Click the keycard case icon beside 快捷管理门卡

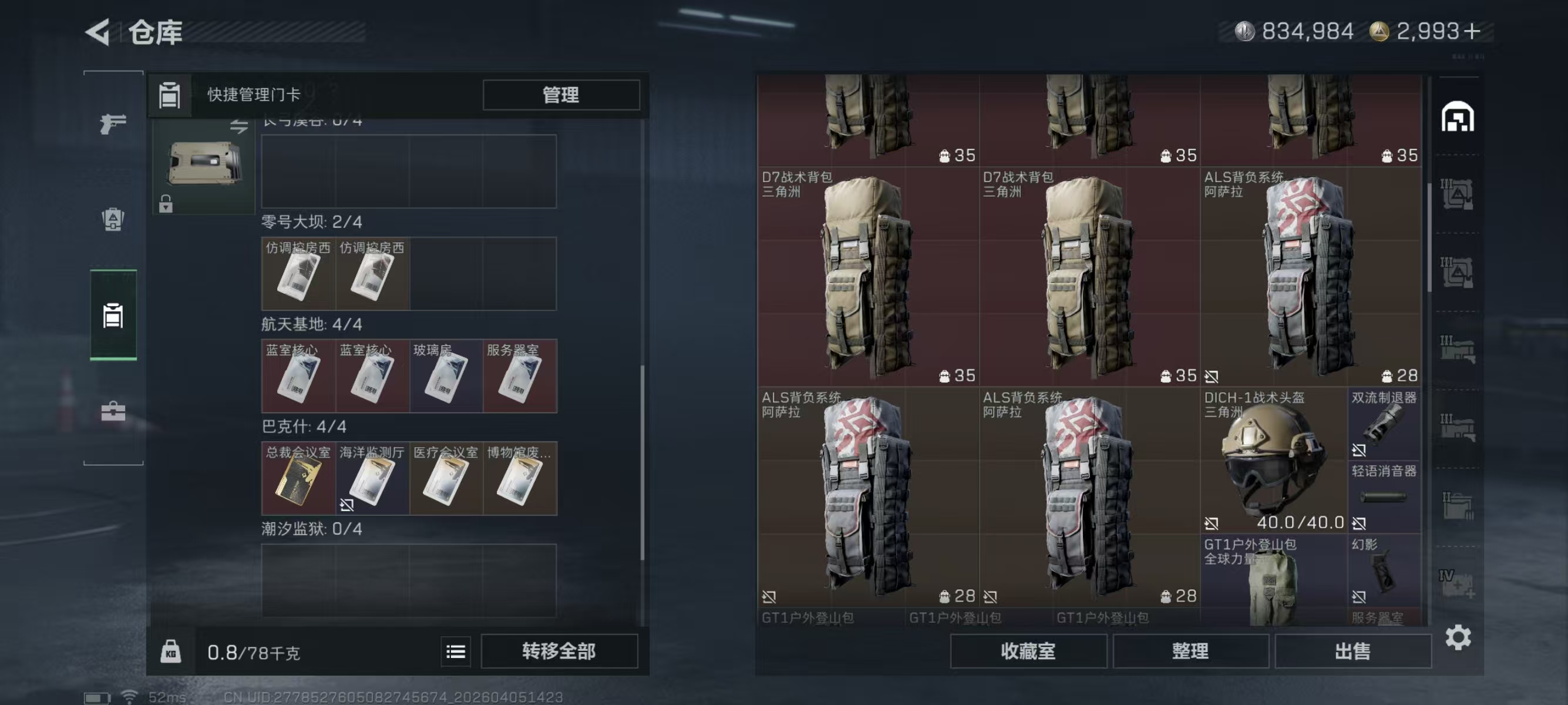point(169,95)
